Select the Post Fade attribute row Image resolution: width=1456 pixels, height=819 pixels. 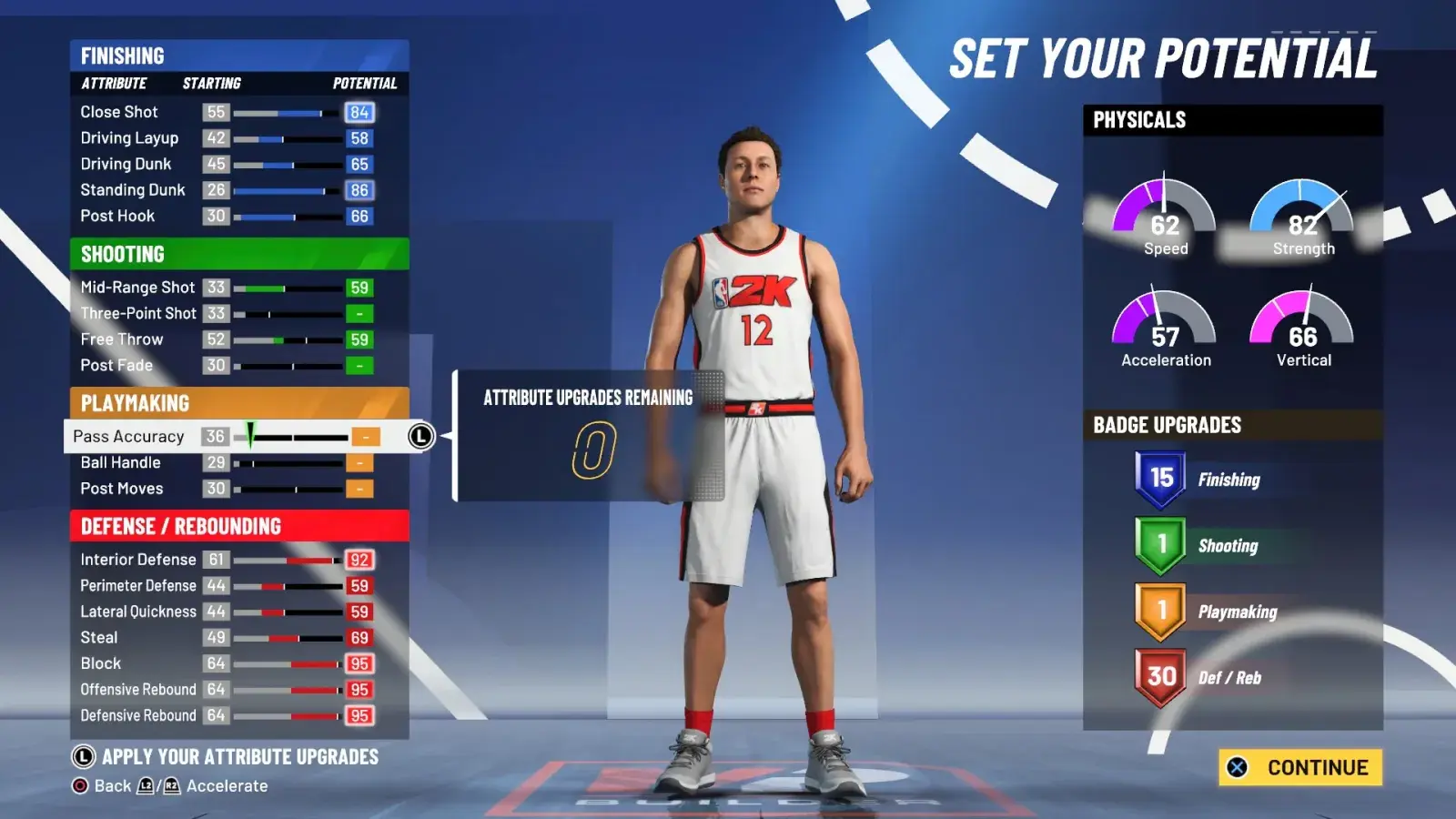click(227, 366)
